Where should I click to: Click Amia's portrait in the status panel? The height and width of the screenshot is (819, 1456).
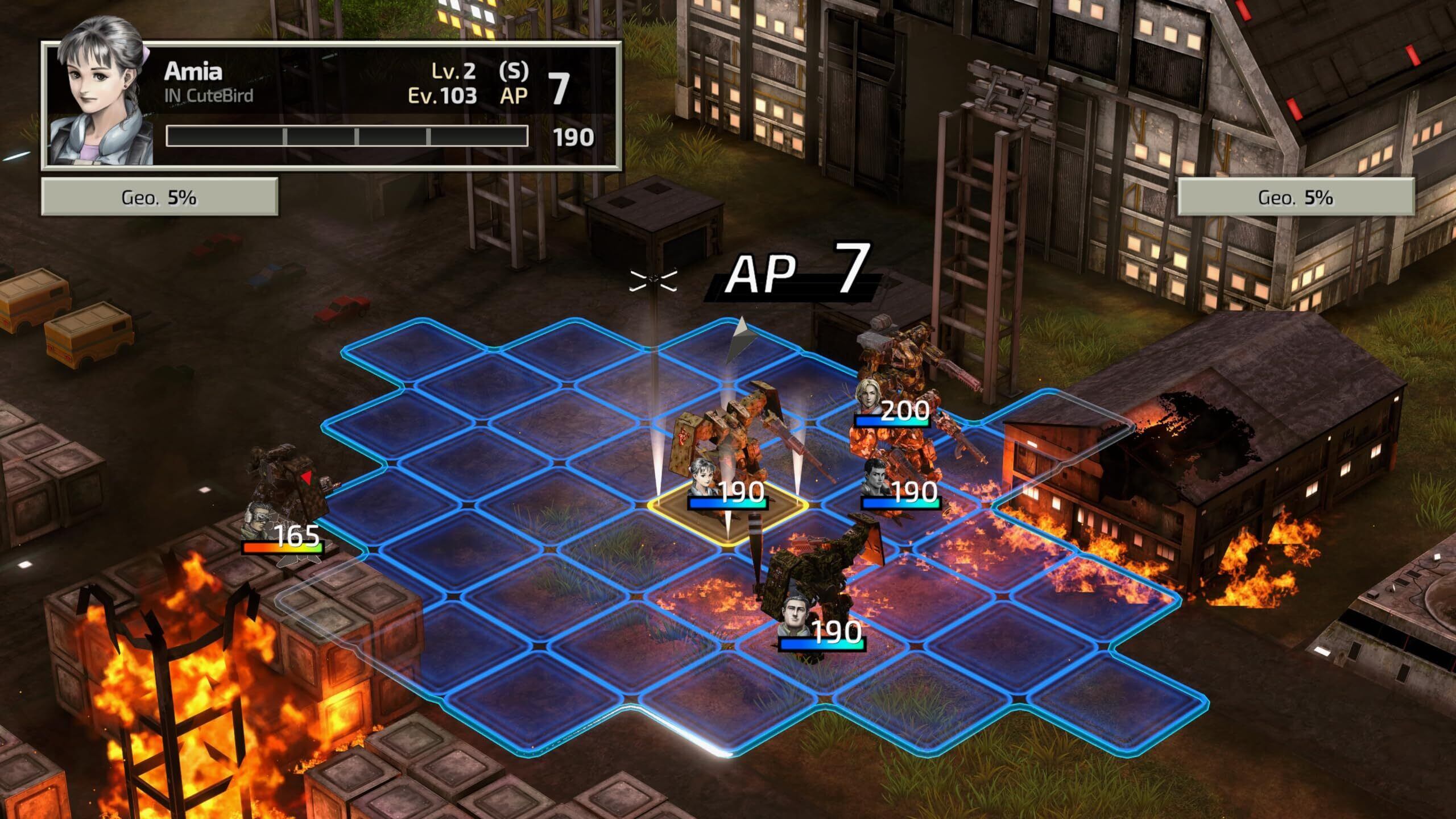[101, 105]
